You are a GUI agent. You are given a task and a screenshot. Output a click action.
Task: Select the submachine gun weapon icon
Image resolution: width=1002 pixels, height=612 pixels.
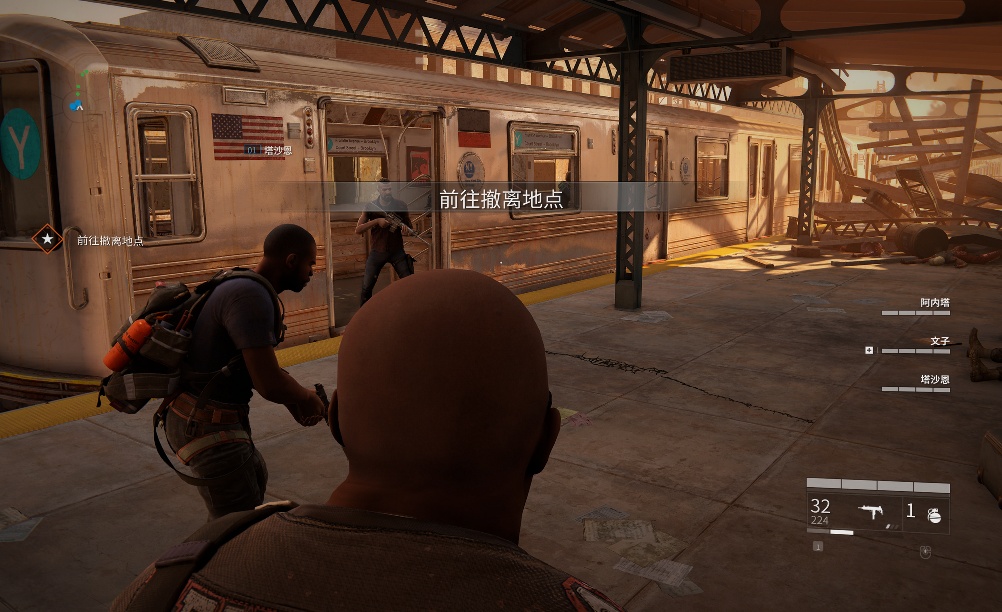pyautogui.click(x=870, y=513)
